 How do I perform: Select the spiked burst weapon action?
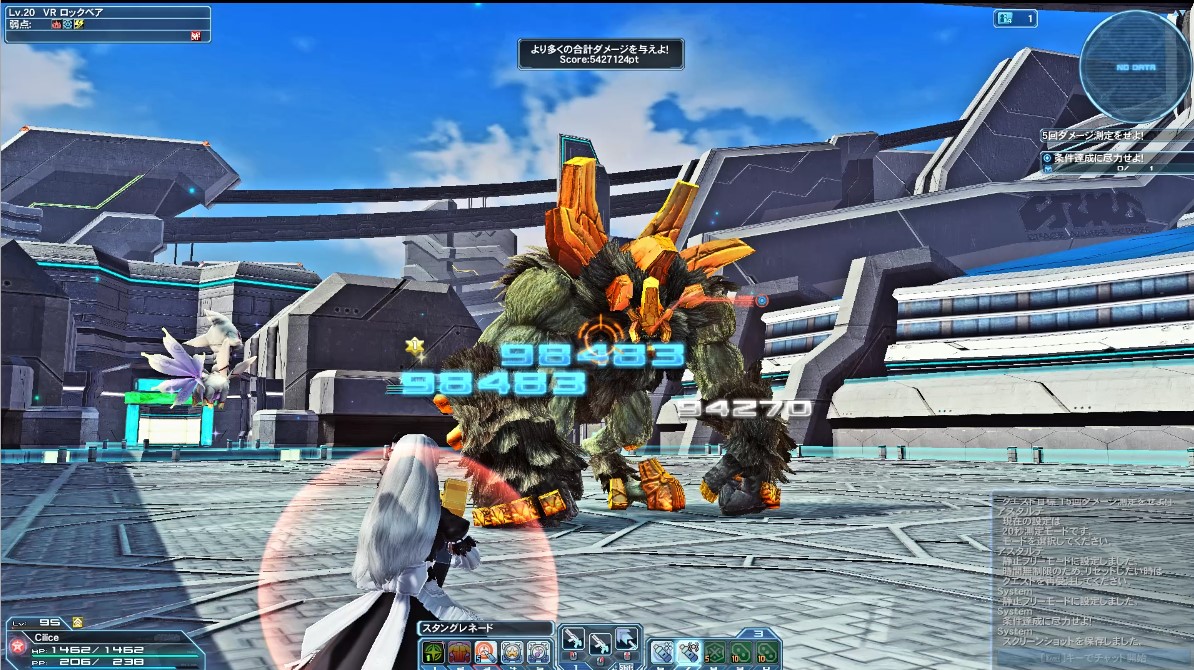pyautogui.click(x=625, y=641)
